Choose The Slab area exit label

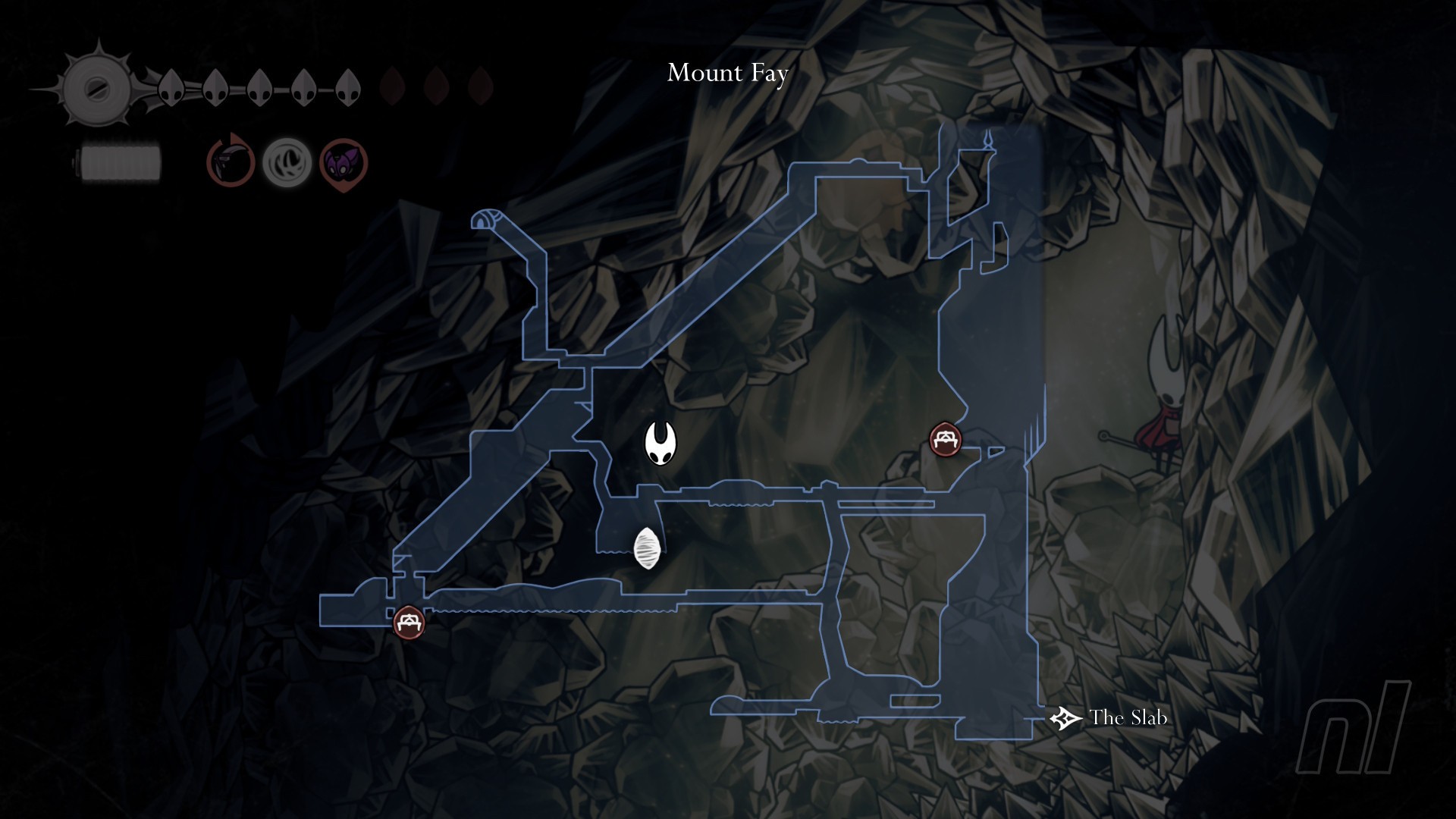[1127, 717]
